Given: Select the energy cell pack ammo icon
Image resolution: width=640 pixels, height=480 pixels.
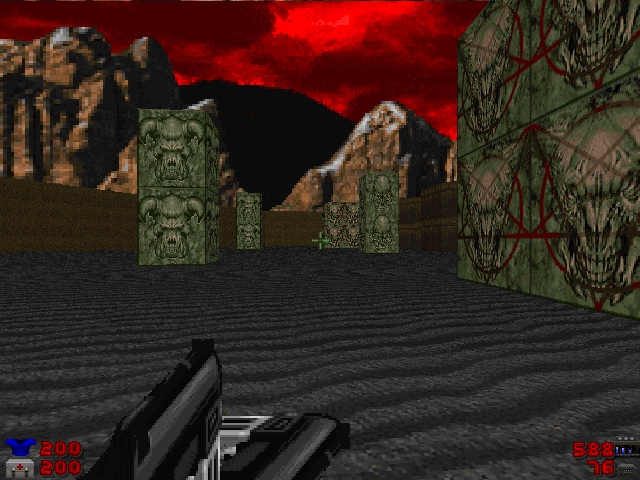Looking at the screenshot, I should click(626, 449).
